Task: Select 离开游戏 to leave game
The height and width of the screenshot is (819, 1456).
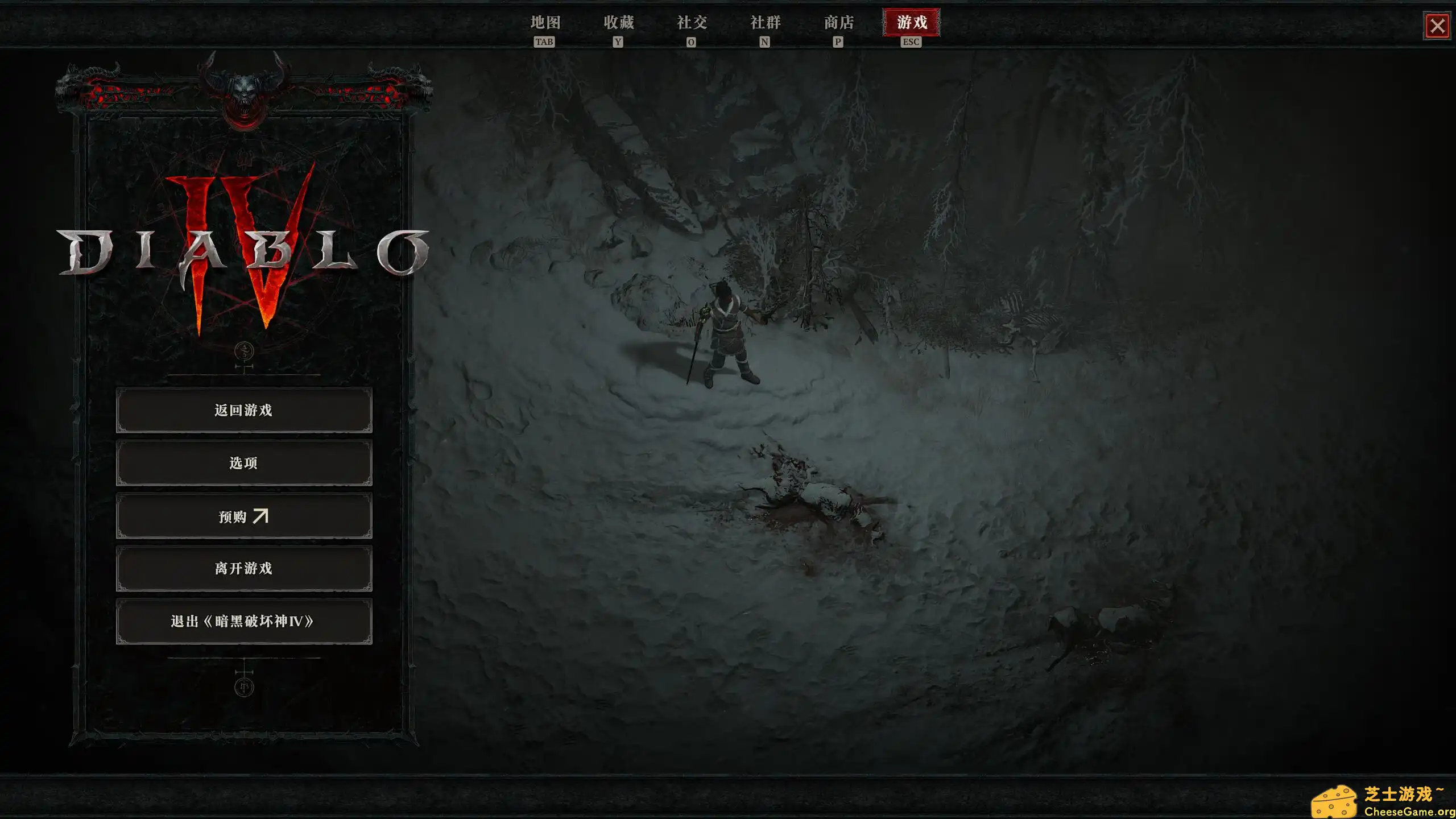Action: point(243,569)
